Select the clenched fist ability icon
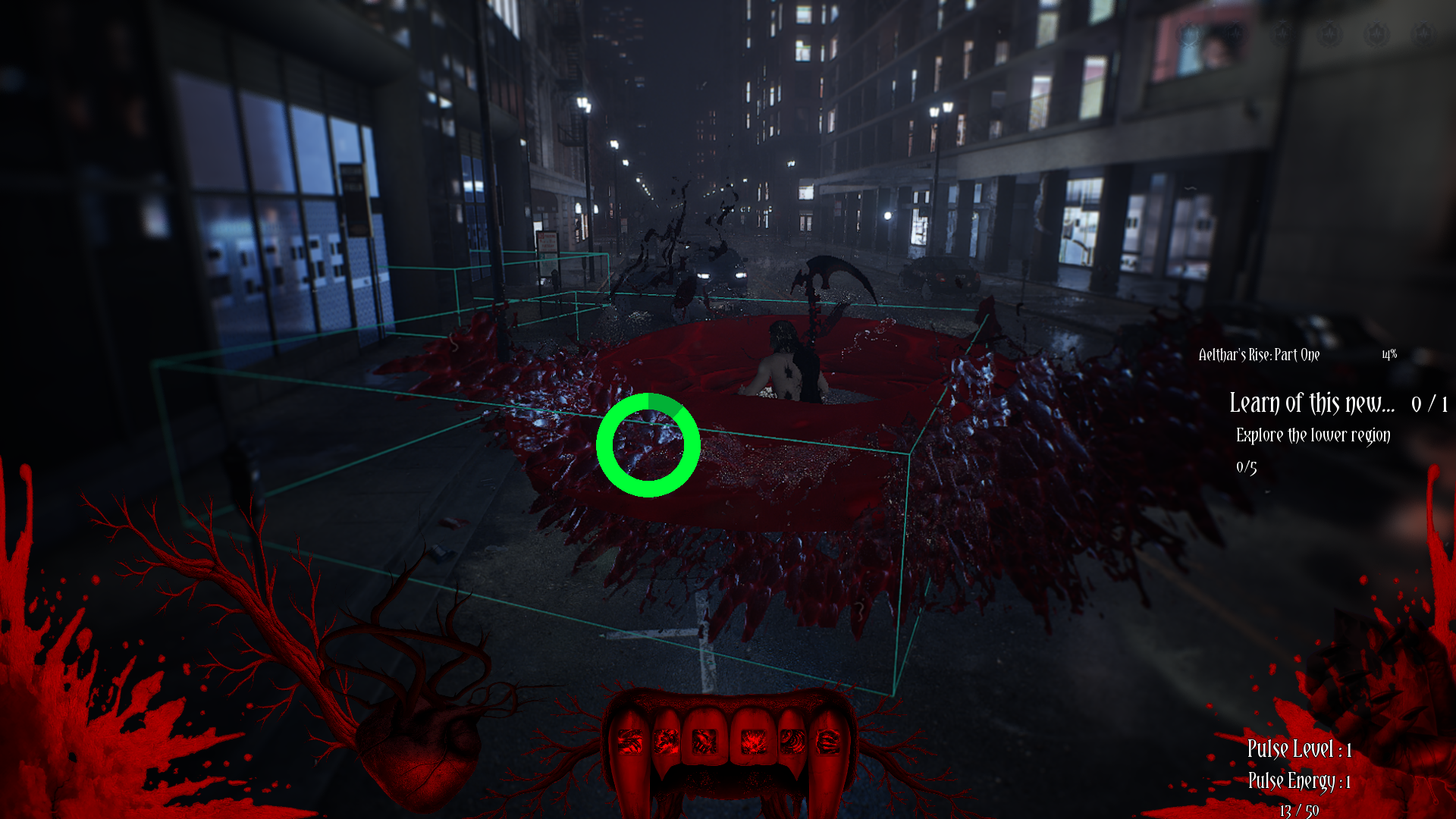This screenshot has height=819, width=1456. (x=705, y=742)
